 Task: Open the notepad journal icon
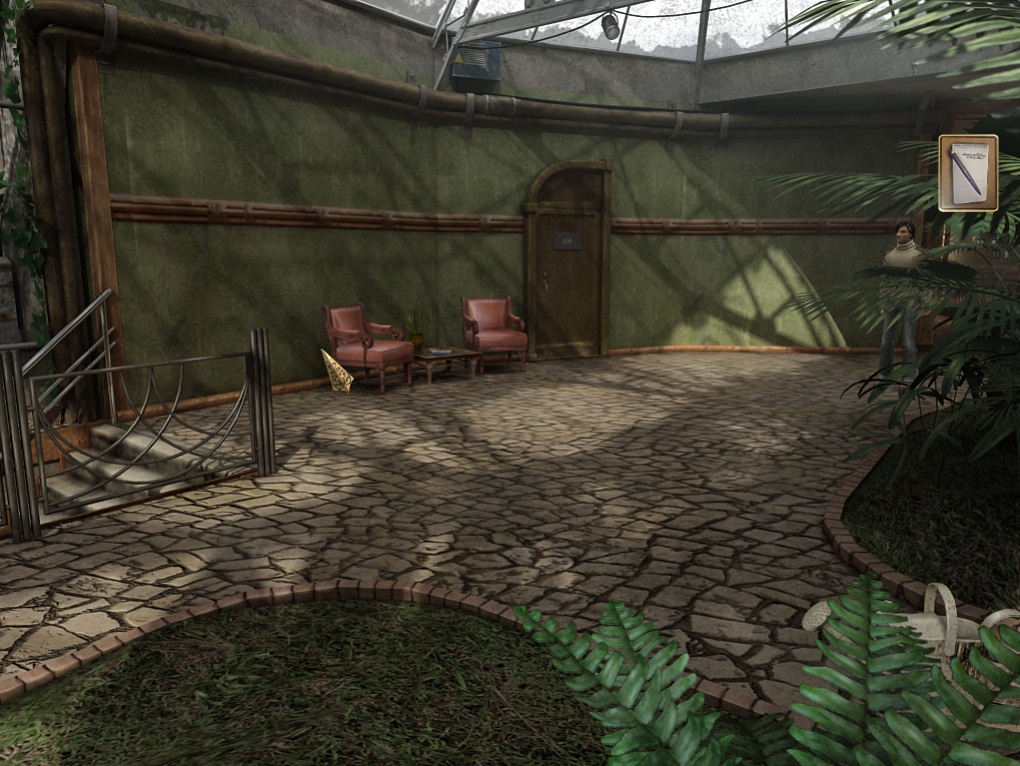tap(967, 173)
